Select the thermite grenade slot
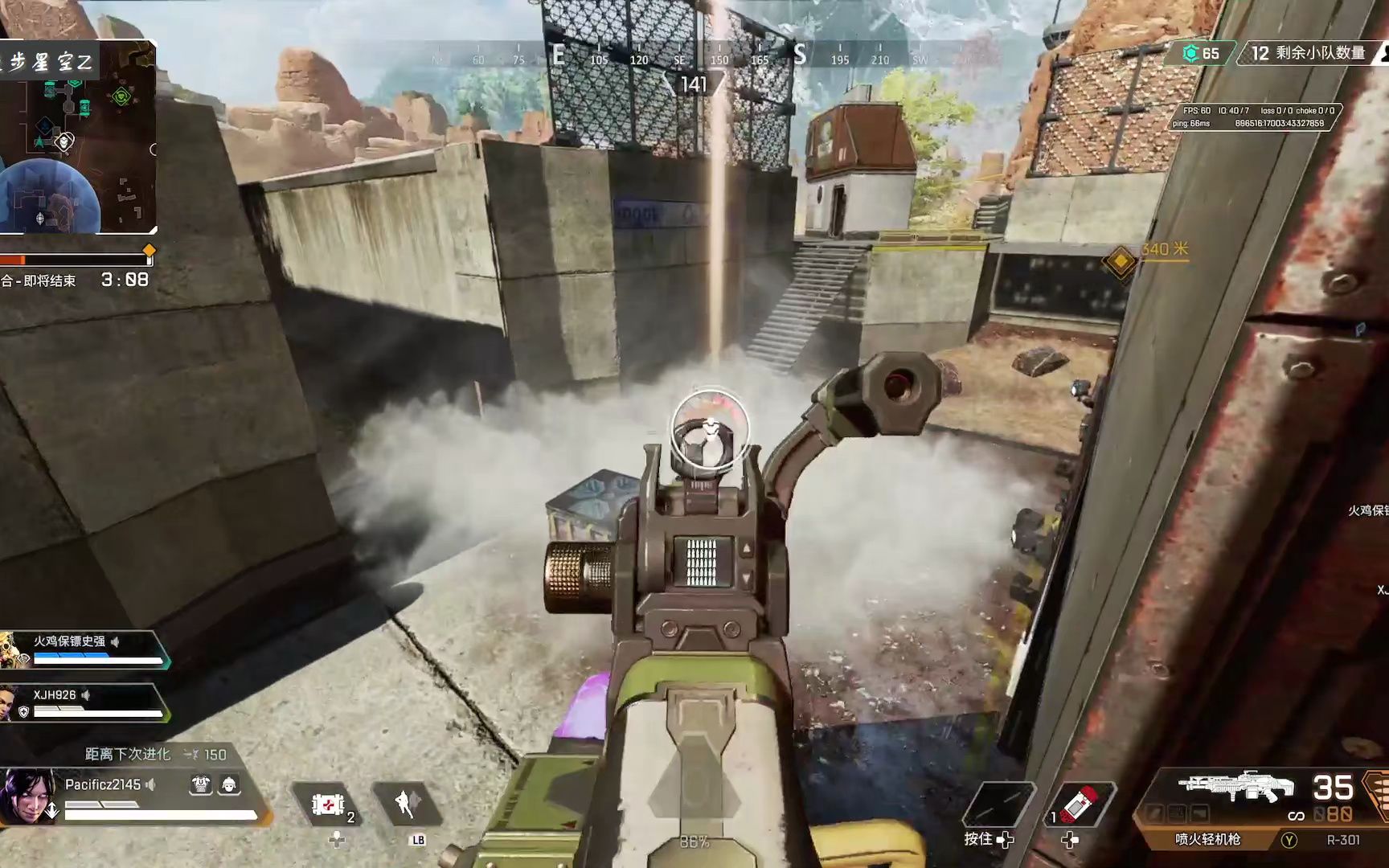 pos(1082,804)
